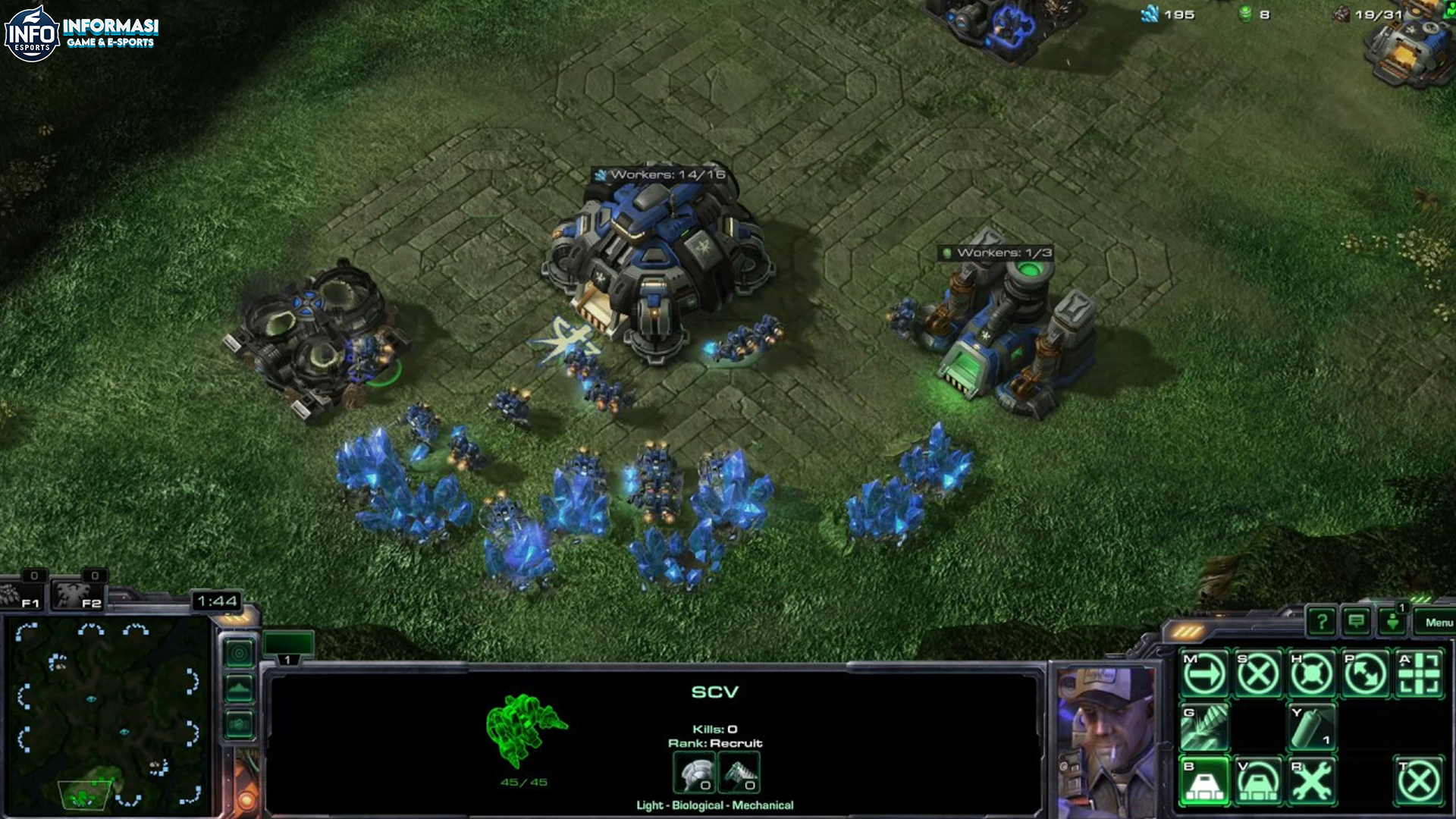Activate the Patrol command icon
Viewport: 1456px width, 819px height.
(x=1363, y=672)
